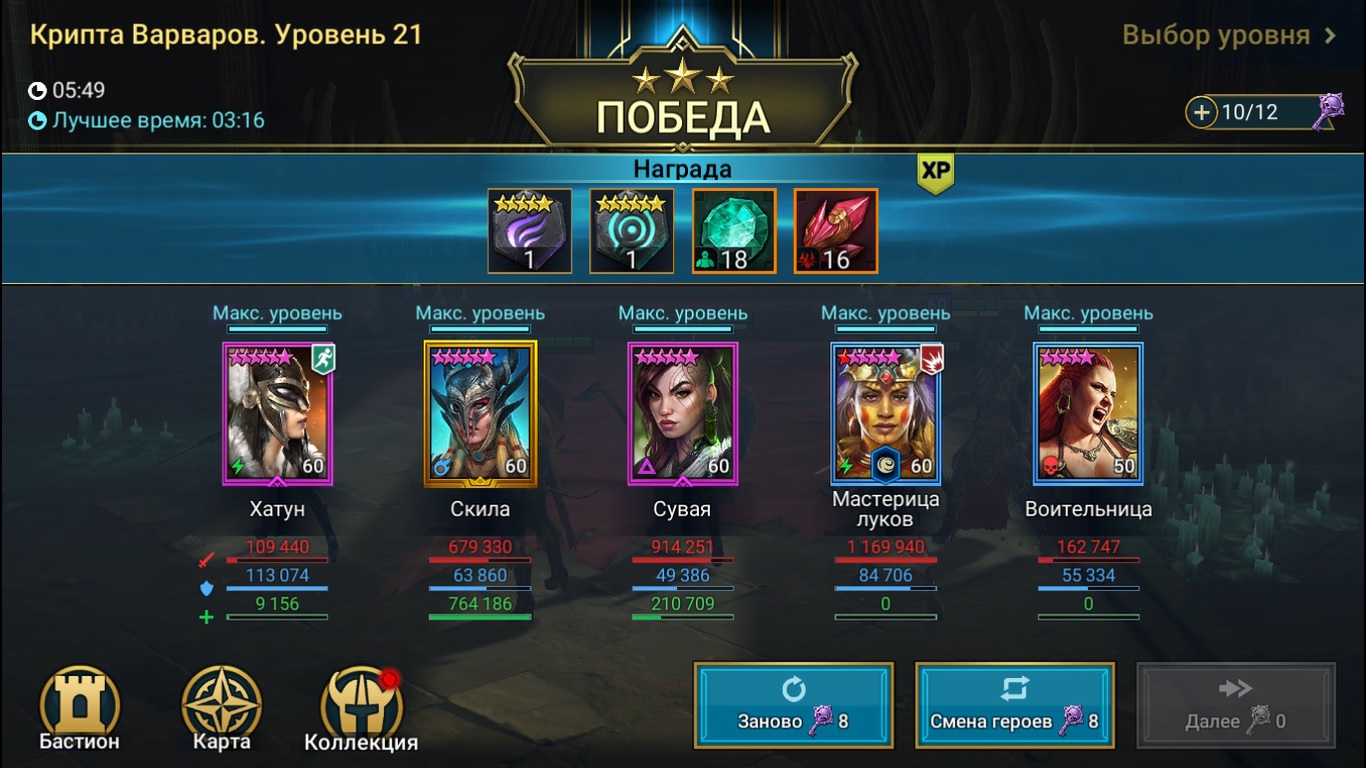Click the Далее next stage button
Image resolution: width=1366 pixels, height=768 pixels.
pyautogui.click(x=1235, y=705)
